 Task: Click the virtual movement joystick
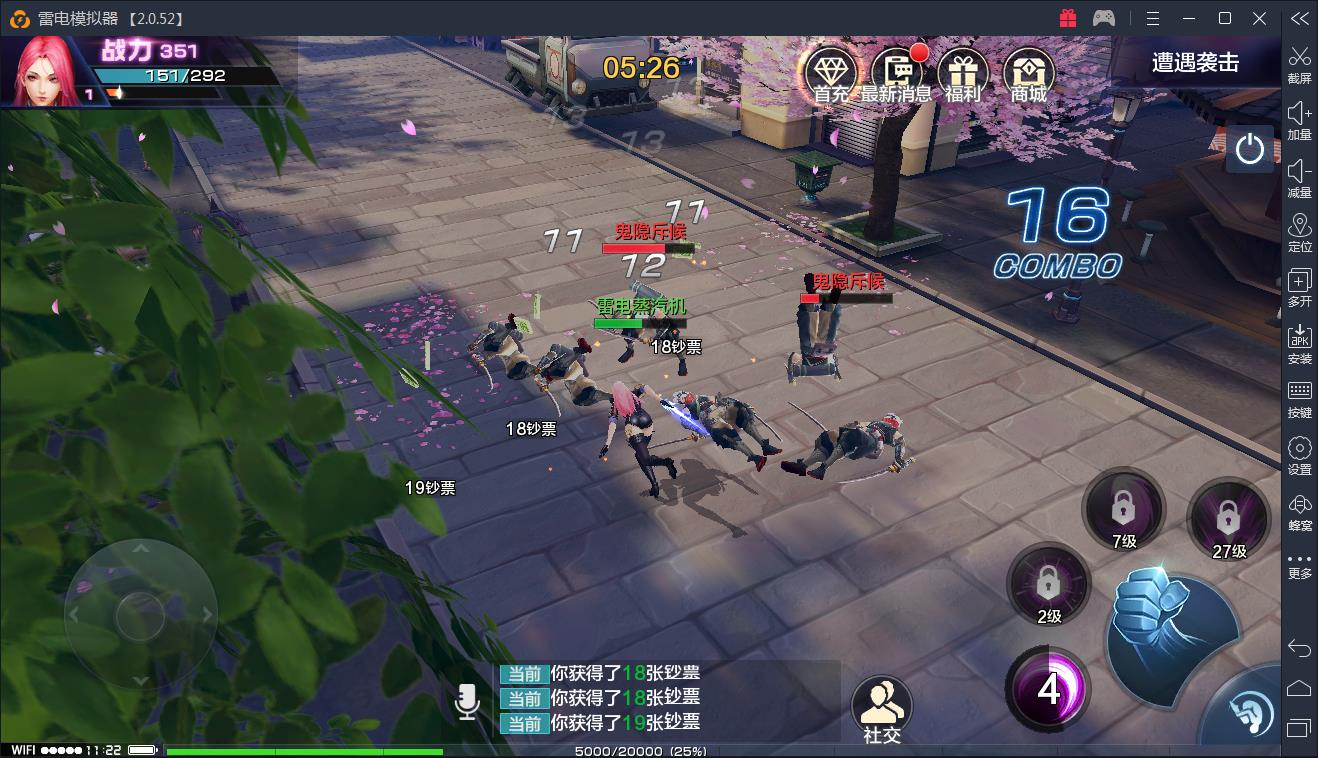pyautogui.click(x=140, y=613)
